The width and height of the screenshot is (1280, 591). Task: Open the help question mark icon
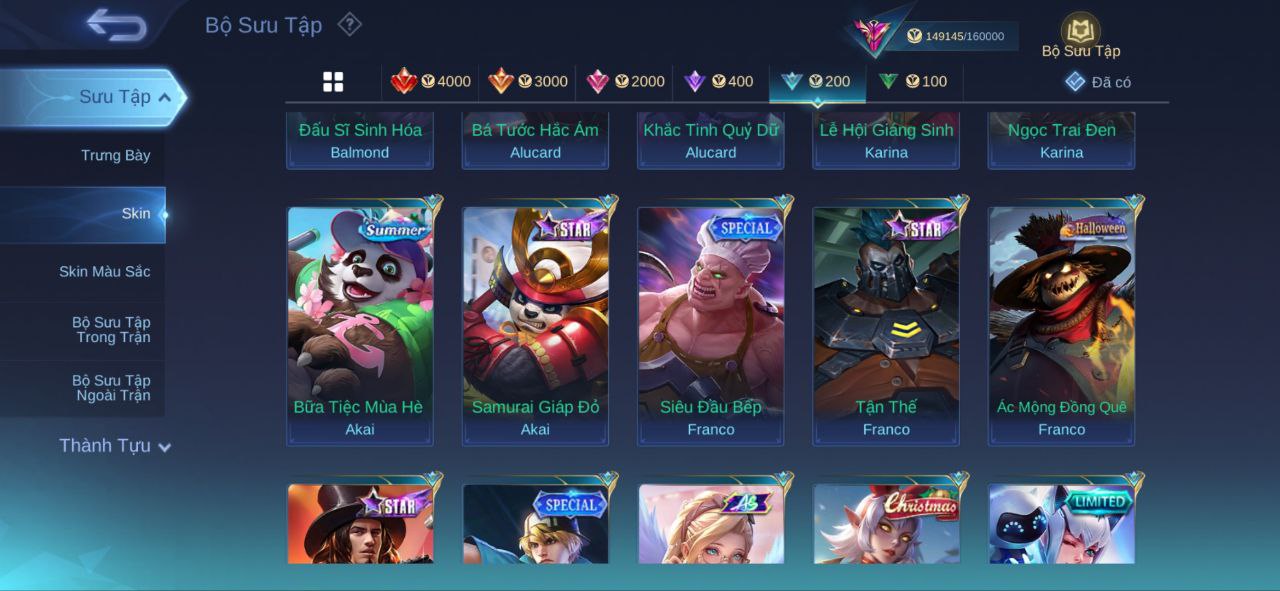349,24
